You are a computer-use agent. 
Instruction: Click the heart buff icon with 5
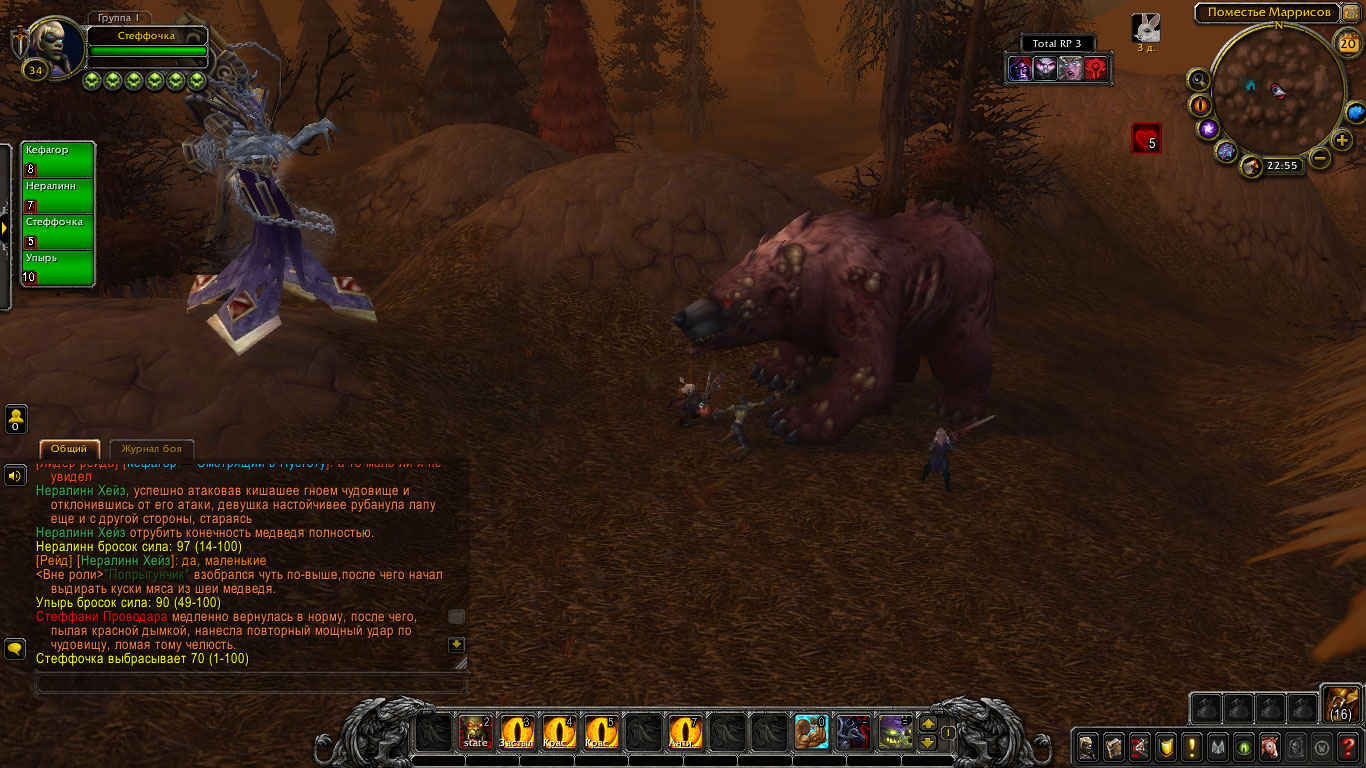pyautogui.click(x=1146, y=138)
